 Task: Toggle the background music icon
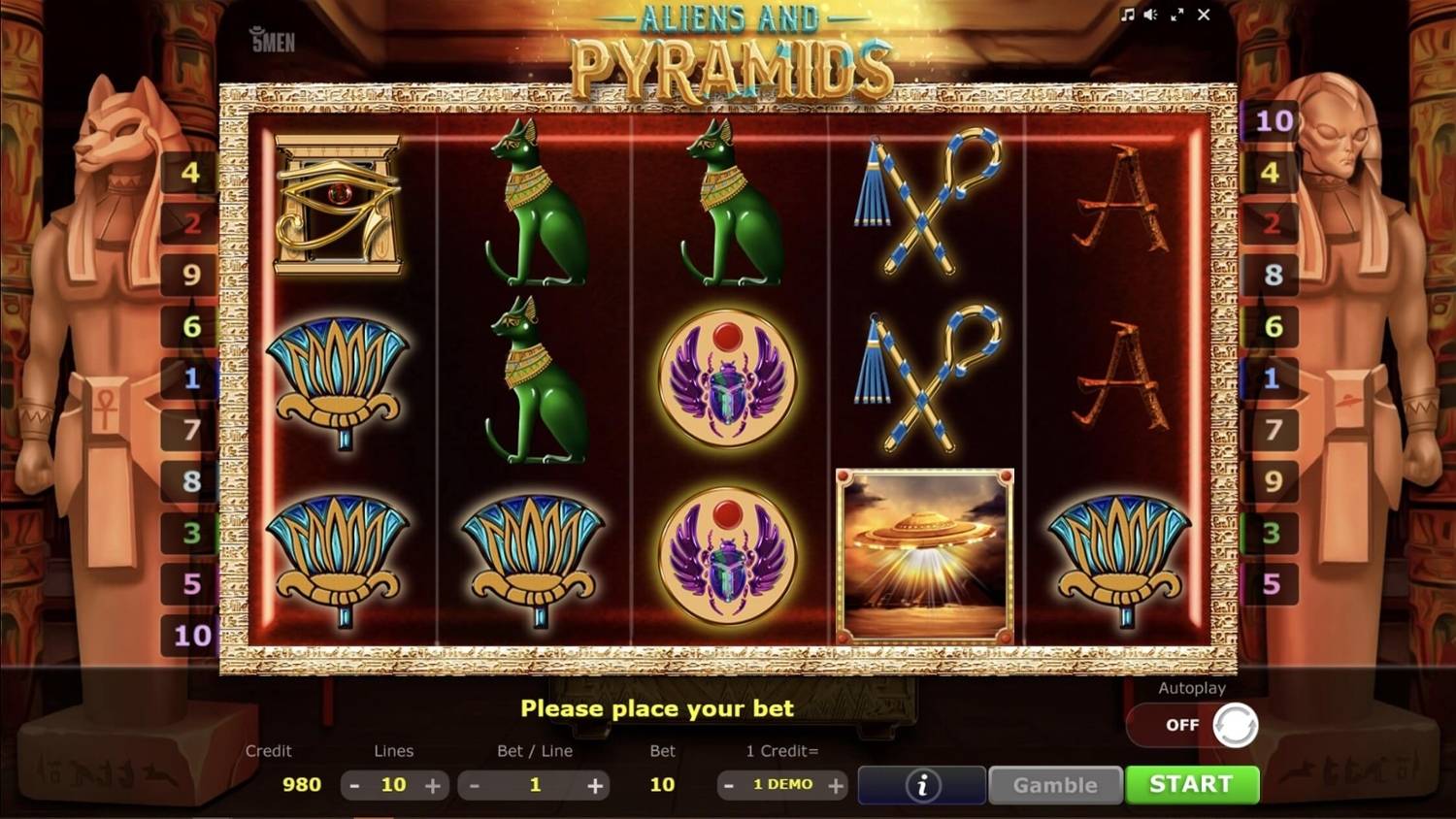pyautogui.click(x=1129, y=15)
